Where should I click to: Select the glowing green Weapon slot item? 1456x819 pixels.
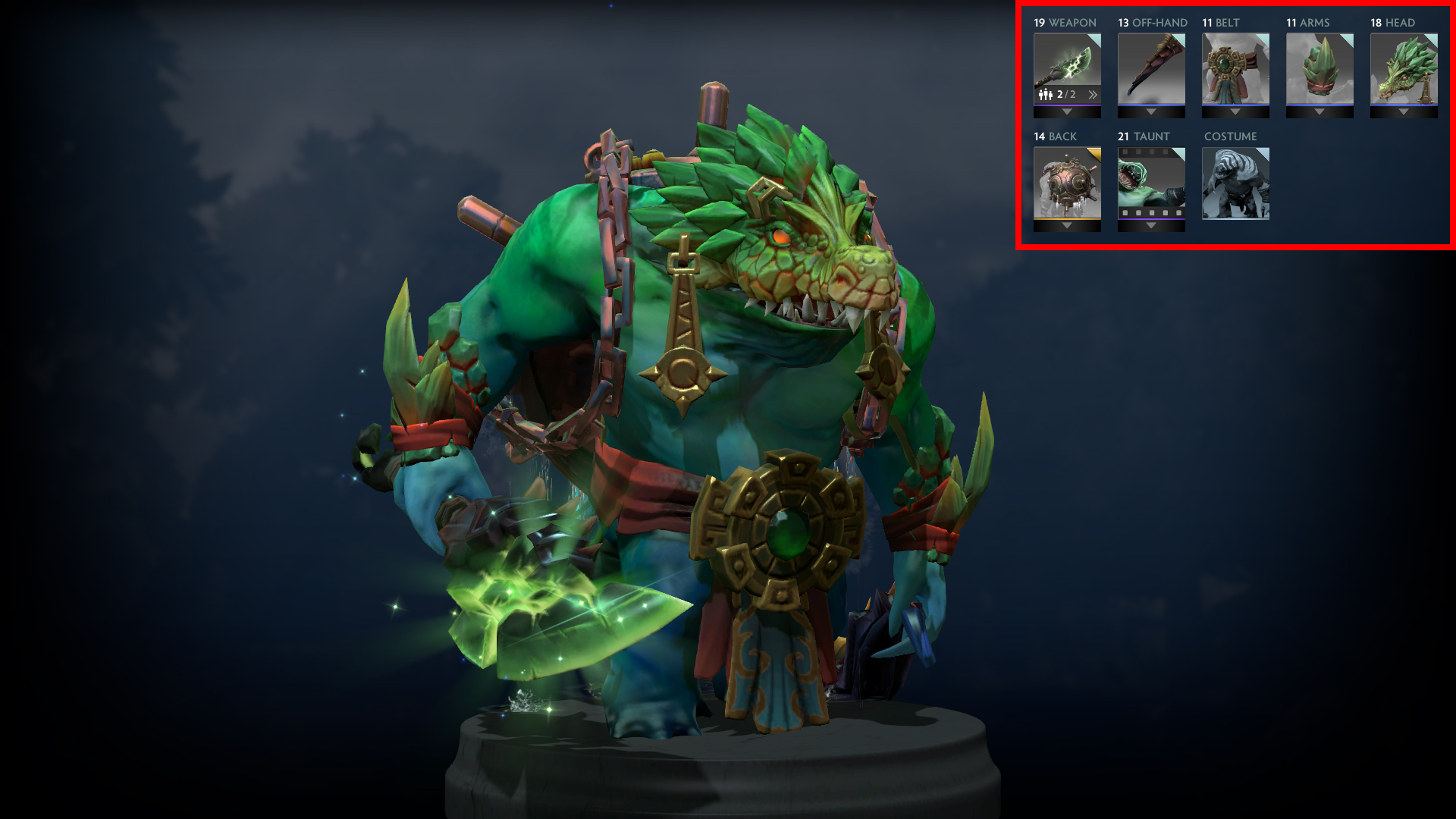(1066, 64)
